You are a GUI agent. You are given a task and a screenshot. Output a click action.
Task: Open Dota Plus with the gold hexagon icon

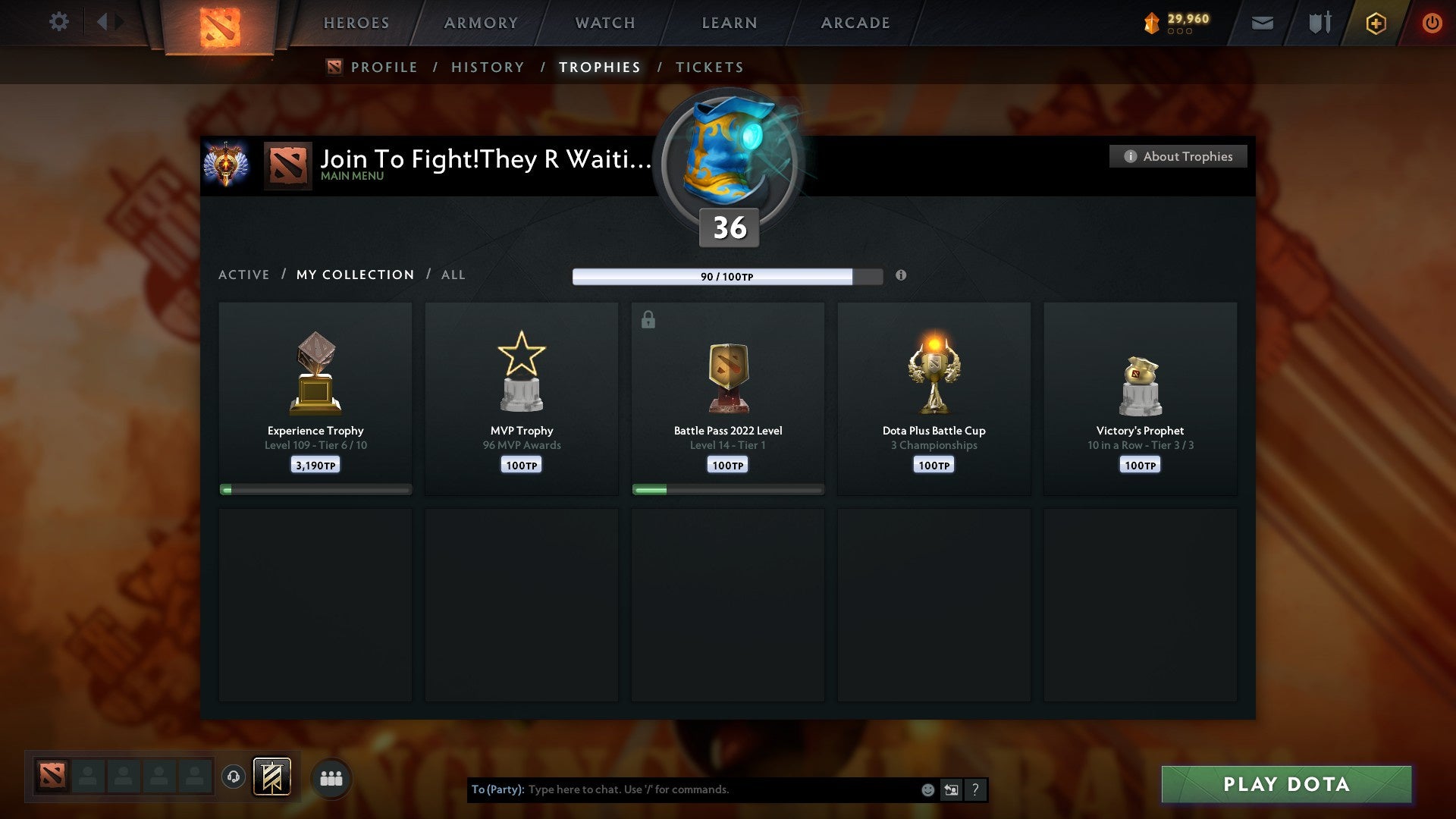tap(1375, 24)
